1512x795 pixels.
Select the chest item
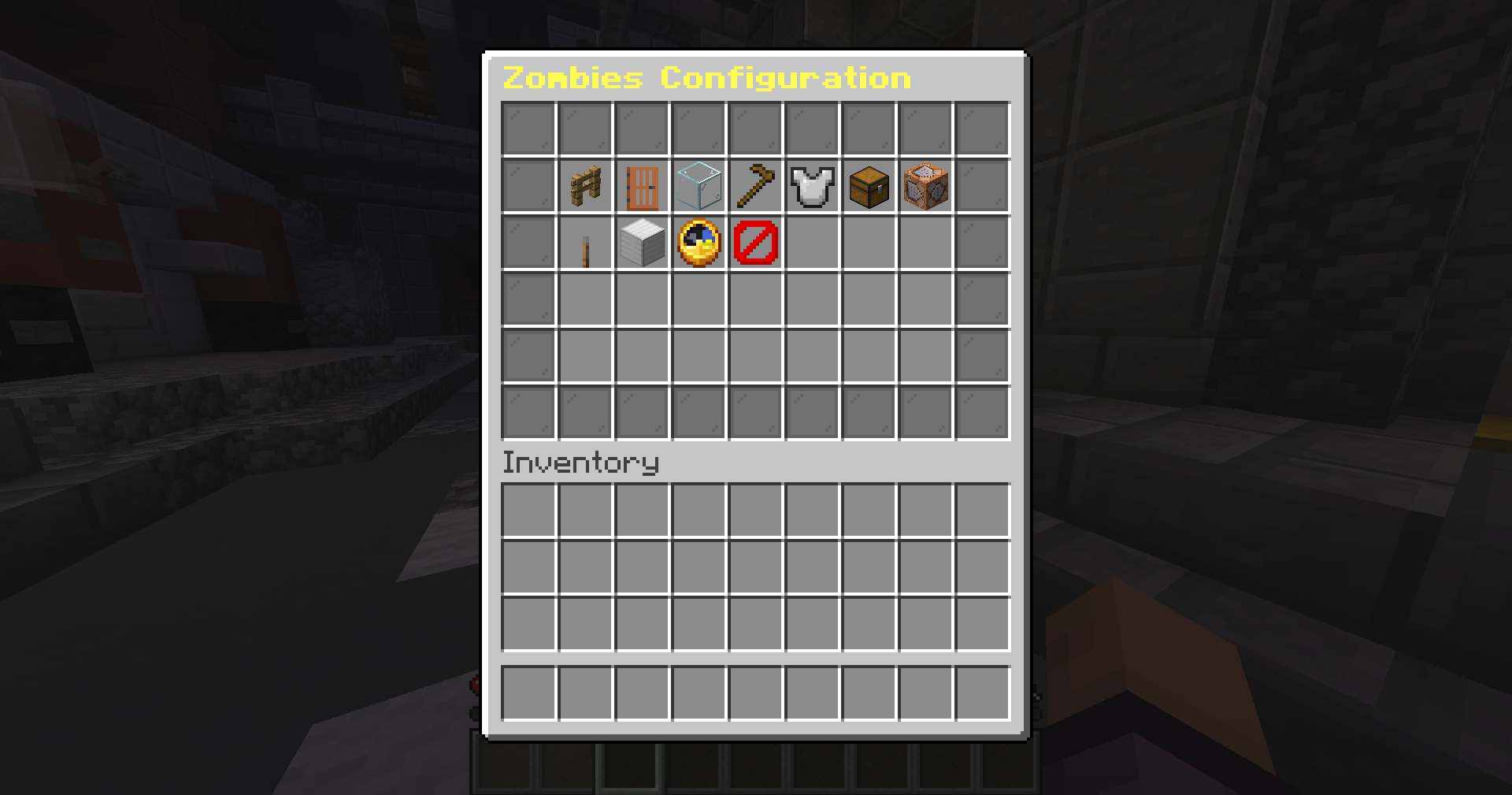click(x=869, y=184)
